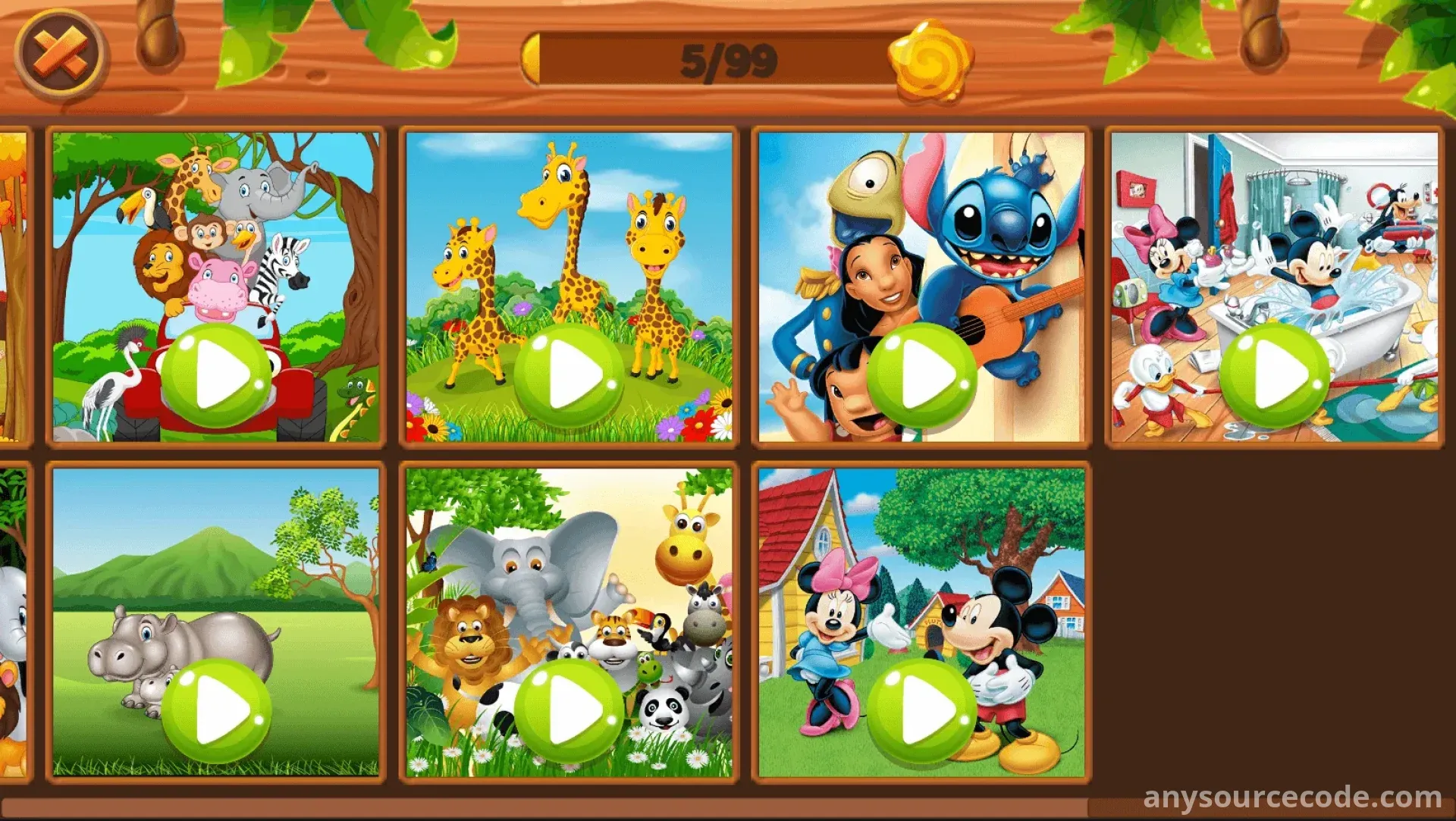The width and height of the screenshot is (1456, 821).
Task: Close the puzzle selection screen
Action: (x=61, y=56)
